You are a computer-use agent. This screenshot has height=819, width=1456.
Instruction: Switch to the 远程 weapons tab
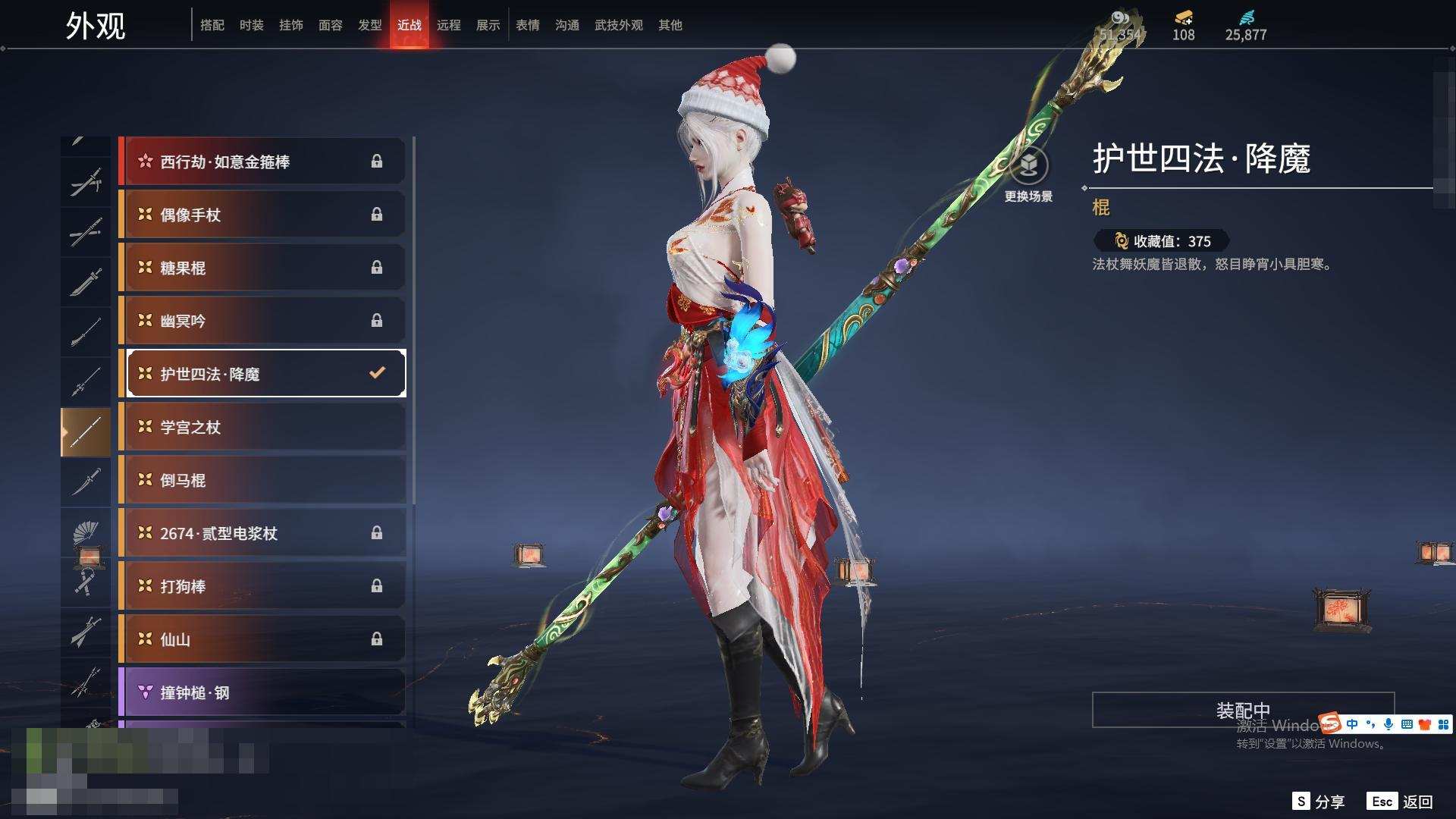(x=448, y=25)
